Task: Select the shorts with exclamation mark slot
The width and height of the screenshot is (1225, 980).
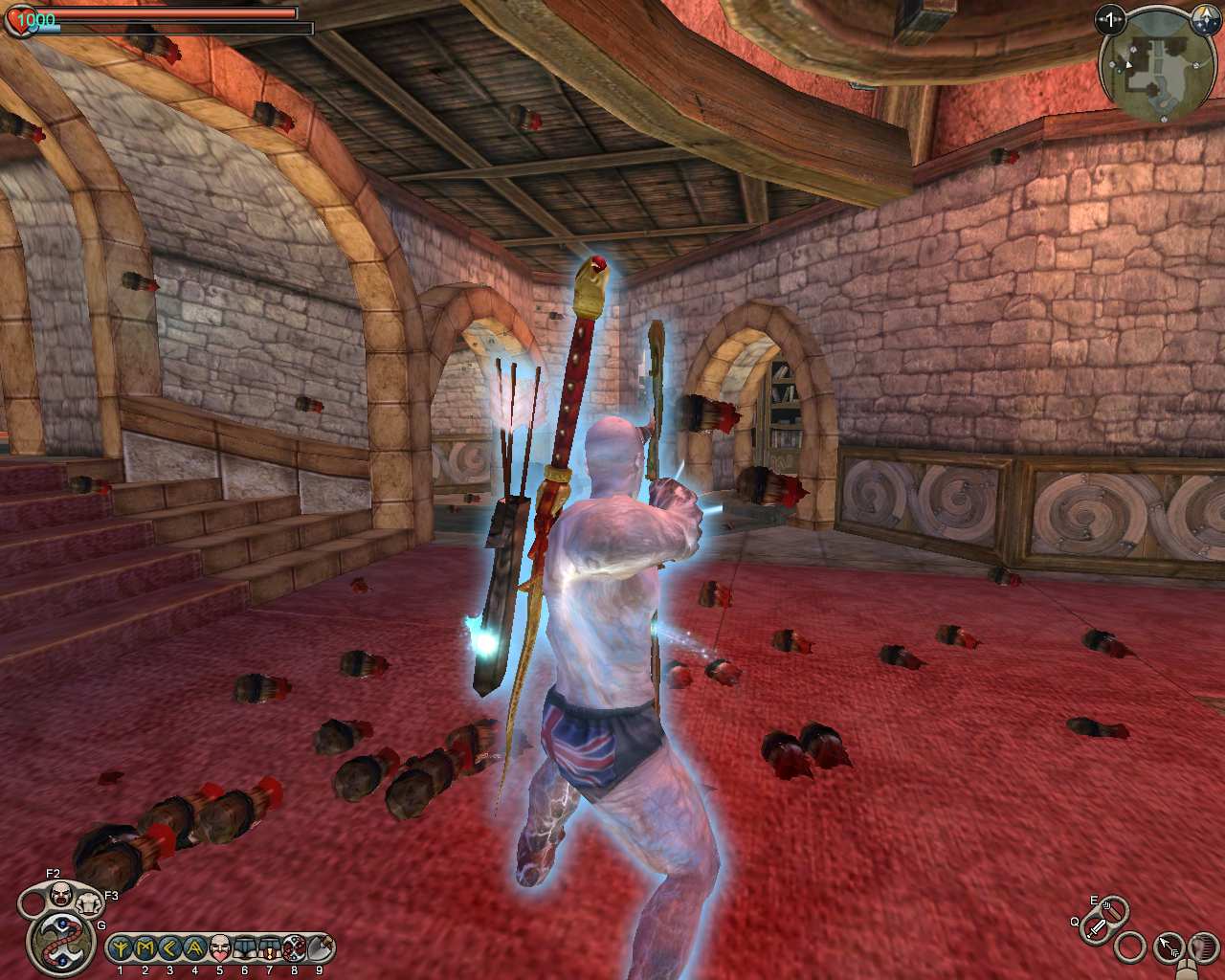Action: coord(270,948)
